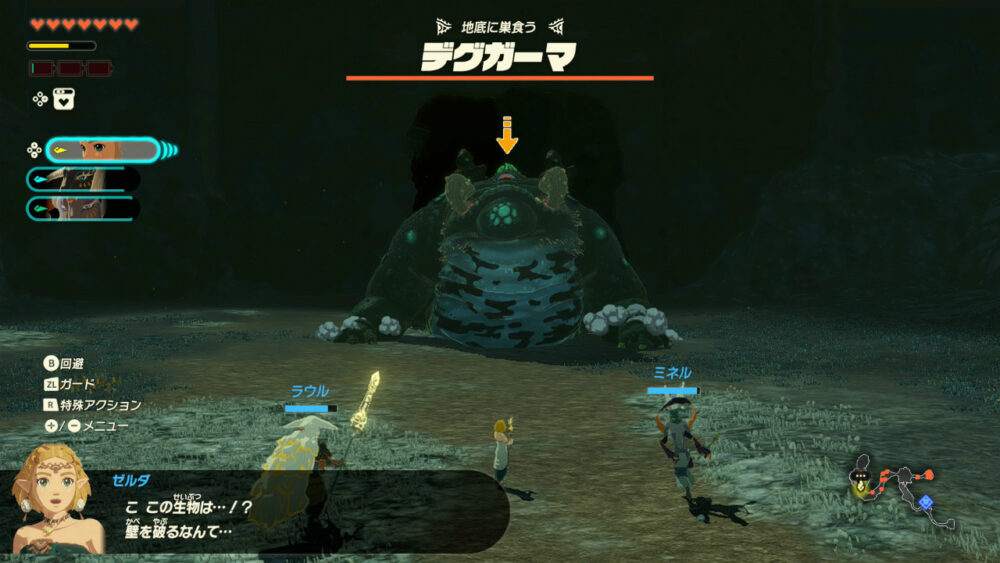Screen dimensions: 1000x563
Task: Open the dungeon minimap
Action: tap(898, 492)
